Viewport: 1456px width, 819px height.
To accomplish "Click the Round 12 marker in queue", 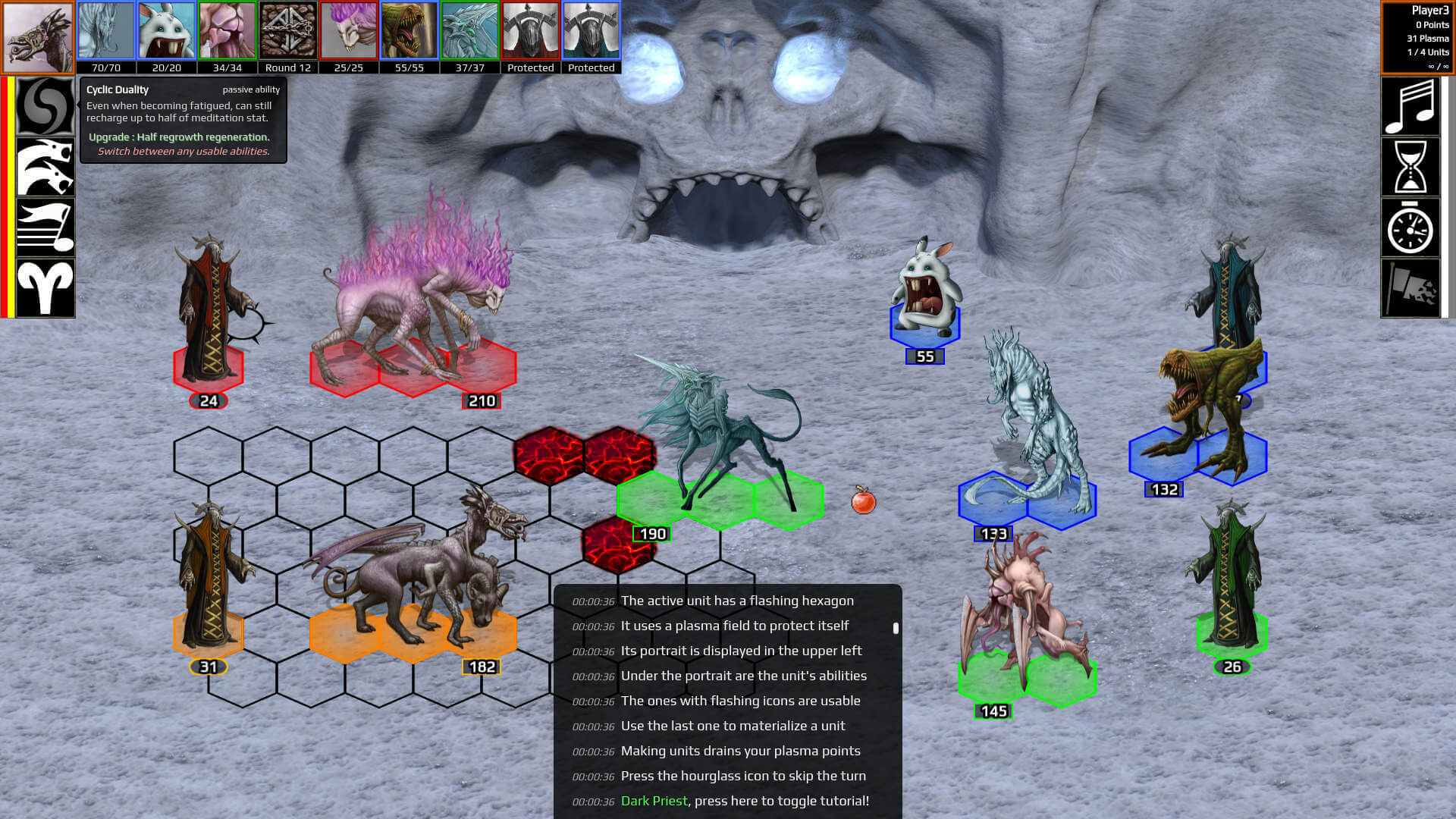I will [x=288, y=31].
